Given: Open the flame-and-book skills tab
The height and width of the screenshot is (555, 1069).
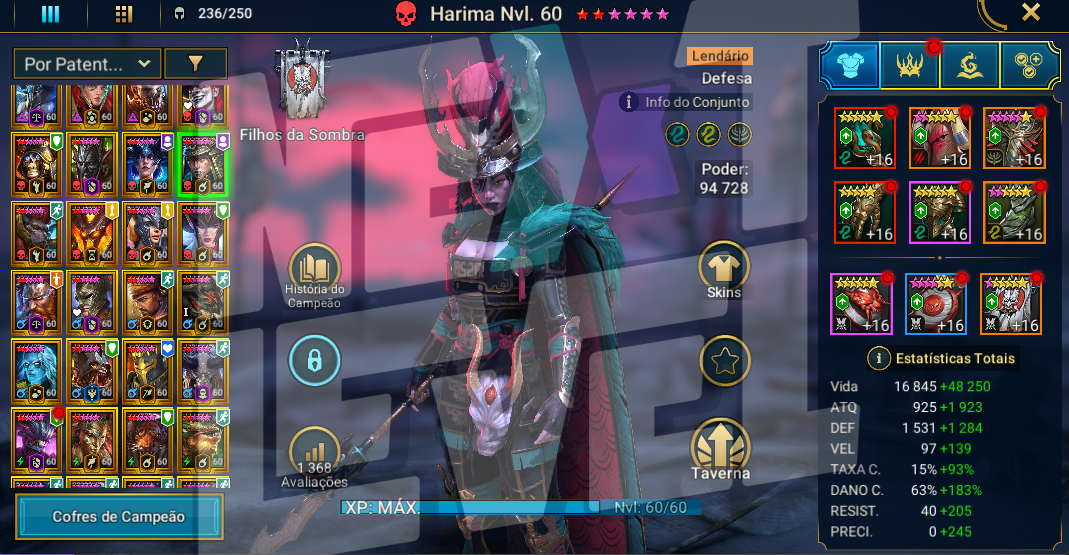Looking at the screenshot, I should (970, 66).
